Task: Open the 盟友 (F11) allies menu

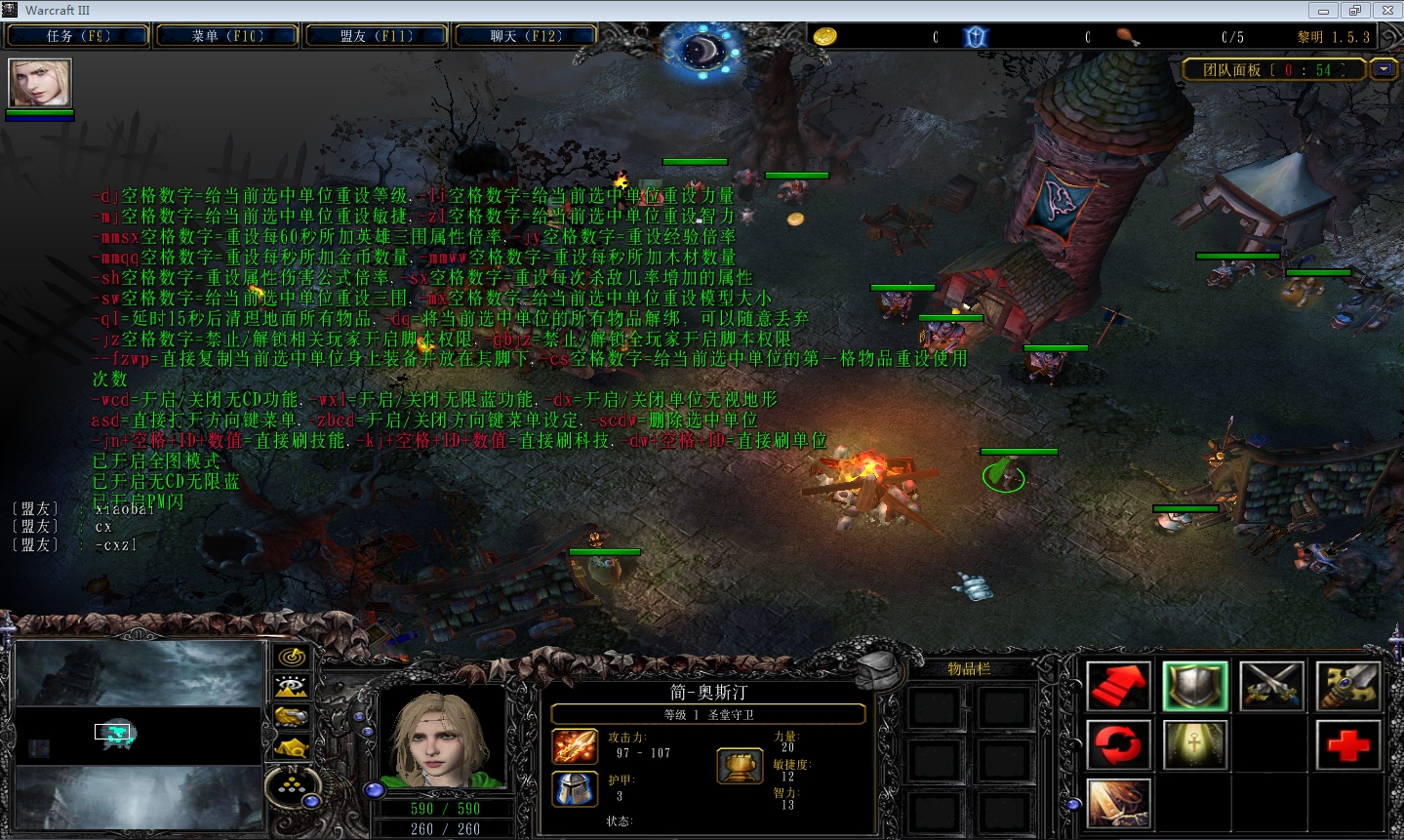Action: coord(377,36)
